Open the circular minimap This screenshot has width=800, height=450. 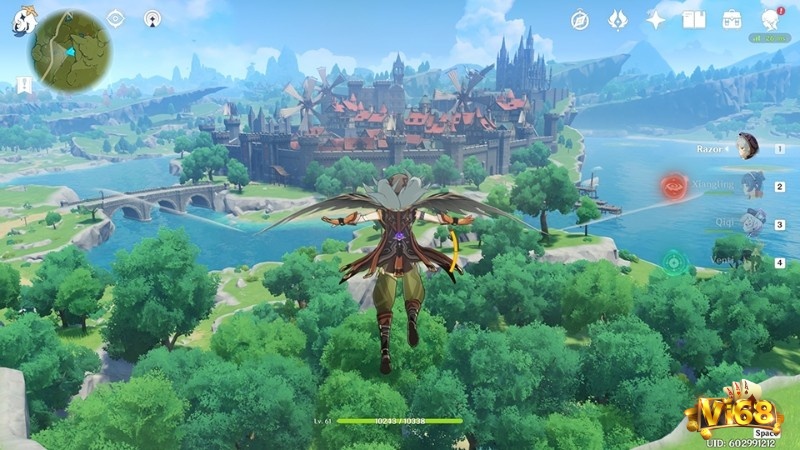tap(70, 52)
